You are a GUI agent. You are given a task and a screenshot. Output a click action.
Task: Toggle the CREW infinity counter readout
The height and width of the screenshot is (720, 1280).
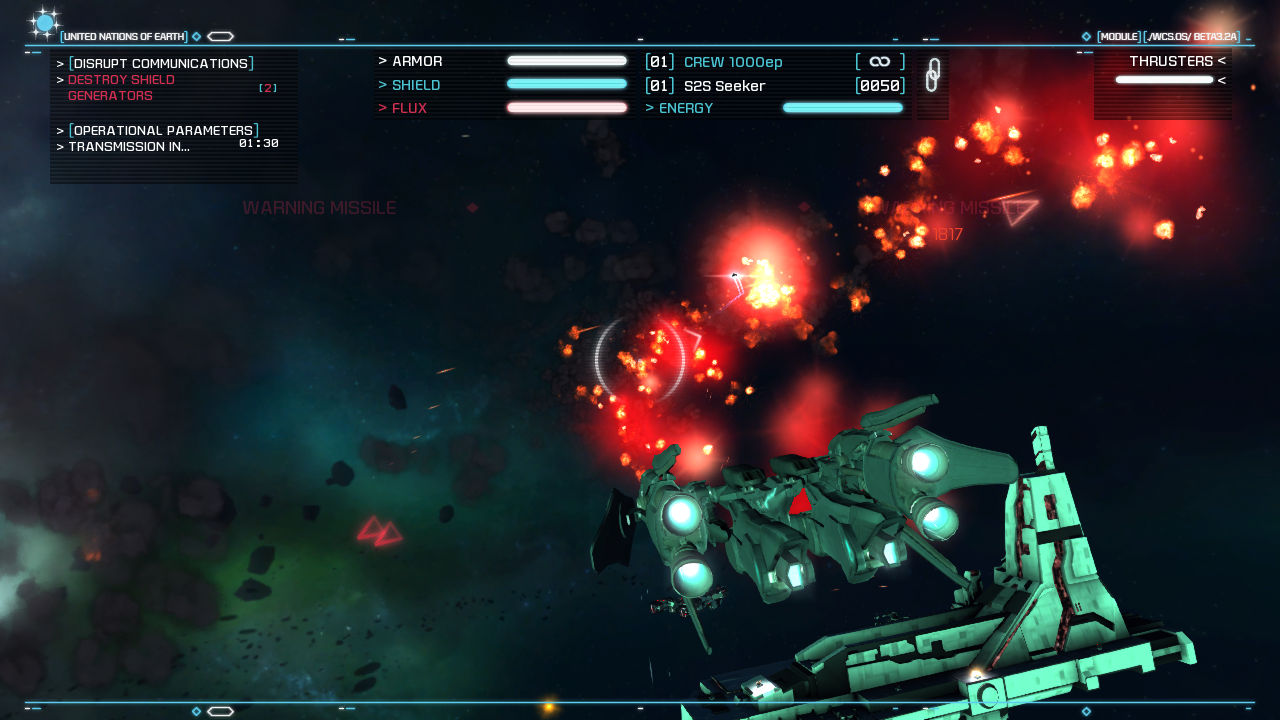click(x=879, y=61)
